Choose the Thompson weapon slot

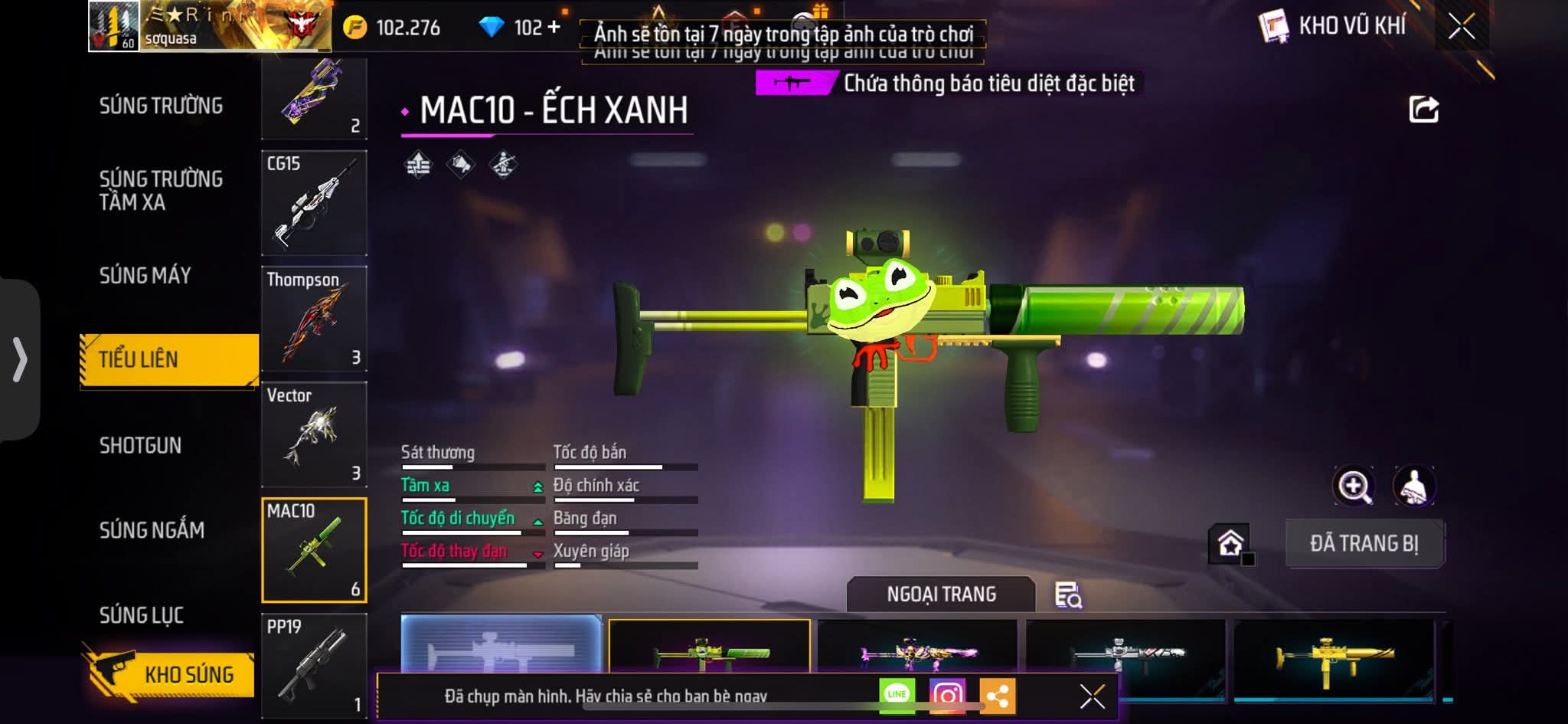314,319
